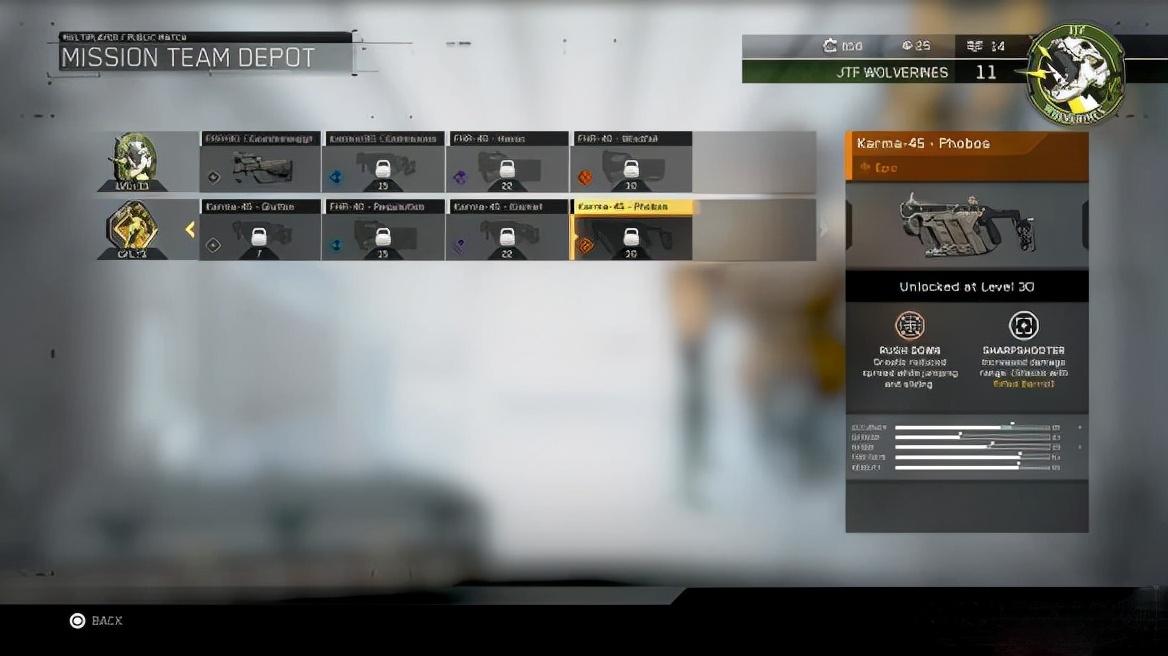Screen dimensions: 1168x656
Task: Select the locked Karma-45 requiring level 7
Action: [x=260, y=230]
